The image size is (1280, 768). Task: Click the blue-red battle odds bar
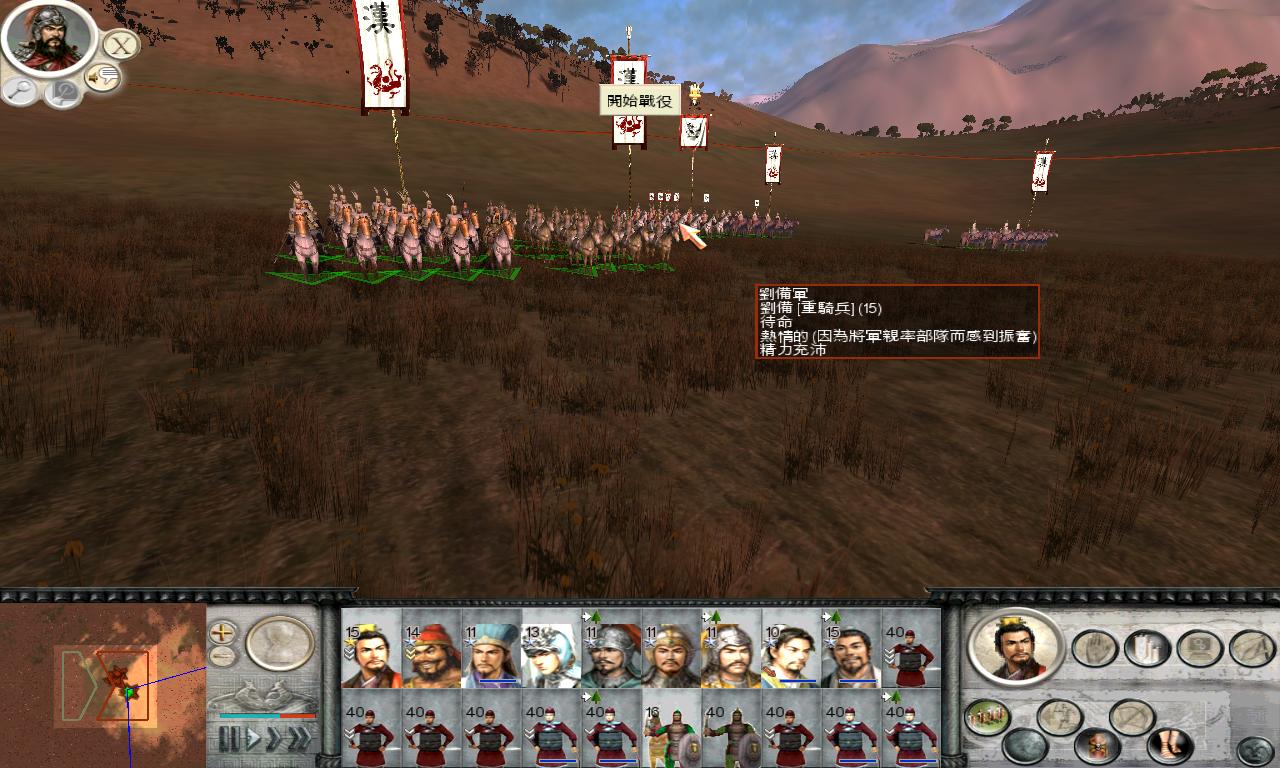[267, 715]
